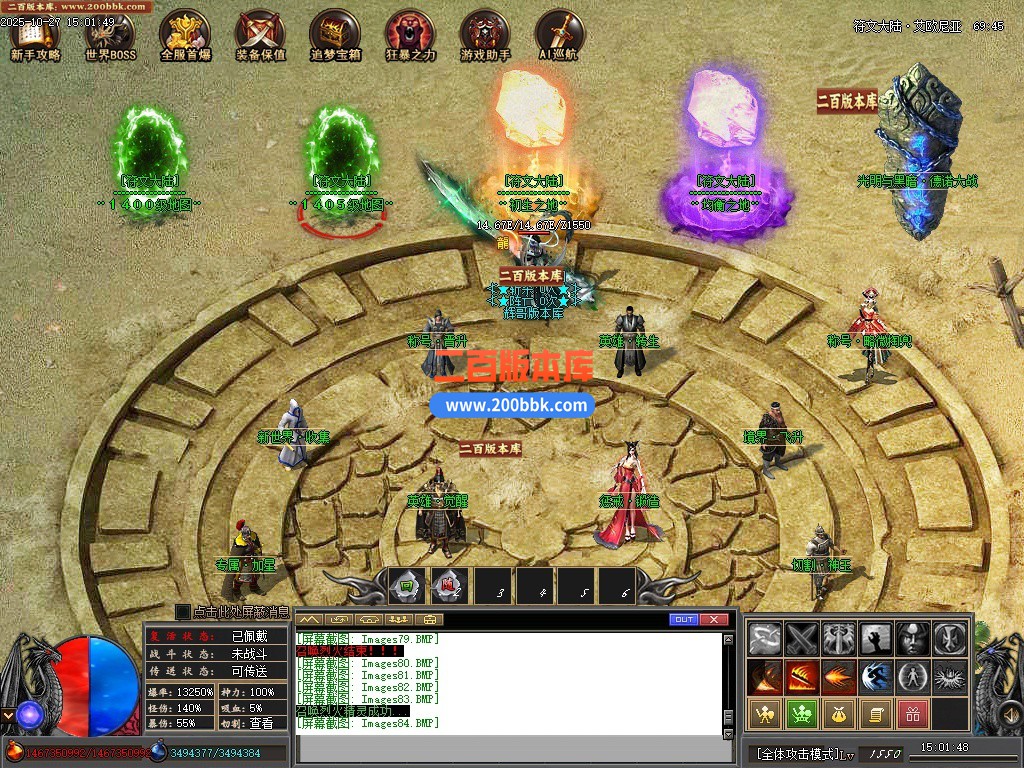Image resolution: width=1024 pixels, height=768 pixels.
Task: Tick the 点击此处屏蔽消息 checkbox
Action: point(183,611)
